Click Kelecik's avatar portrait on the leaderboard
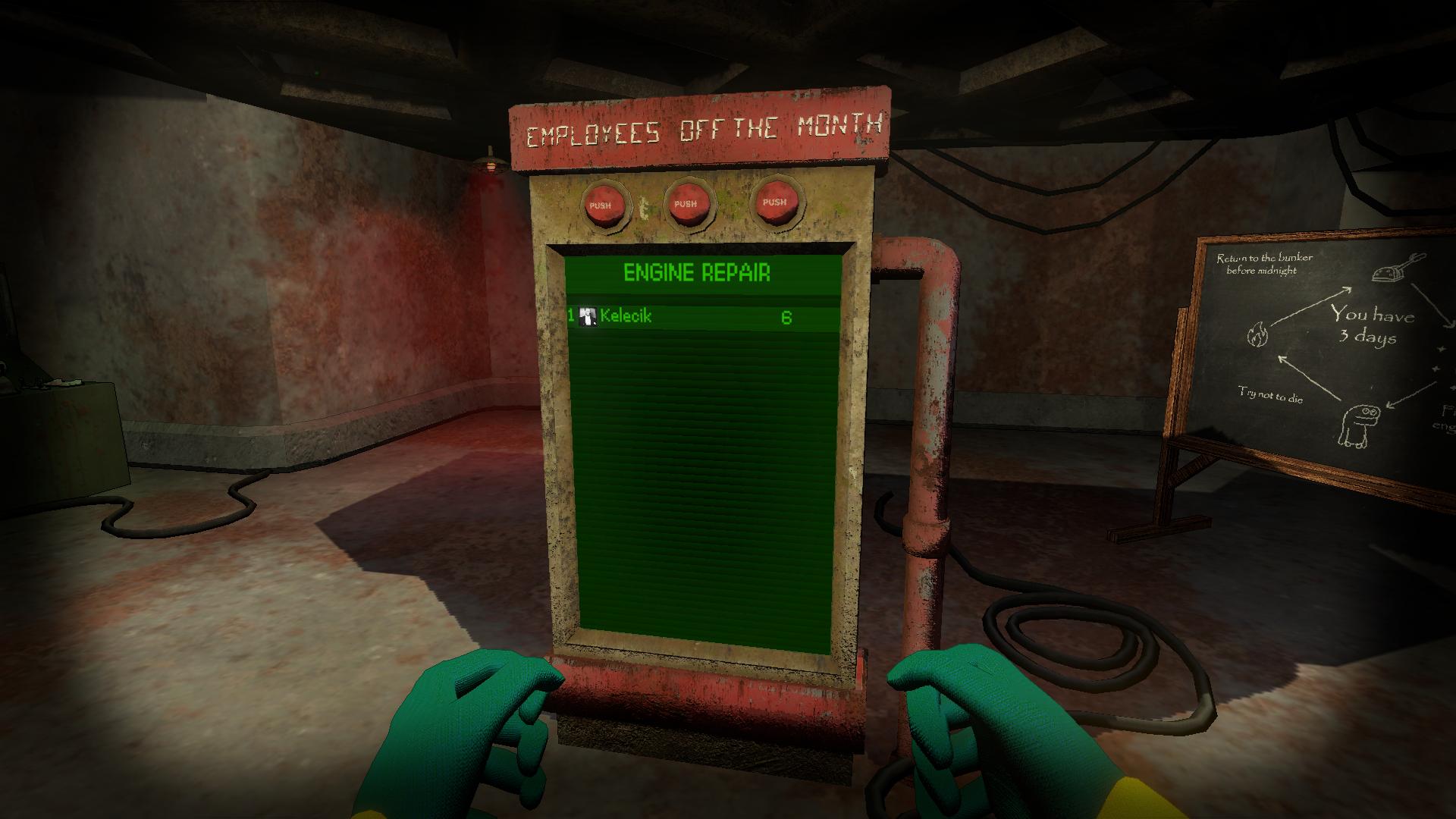The width and height of the screenshot is (1456, 819). pos(587,317)
